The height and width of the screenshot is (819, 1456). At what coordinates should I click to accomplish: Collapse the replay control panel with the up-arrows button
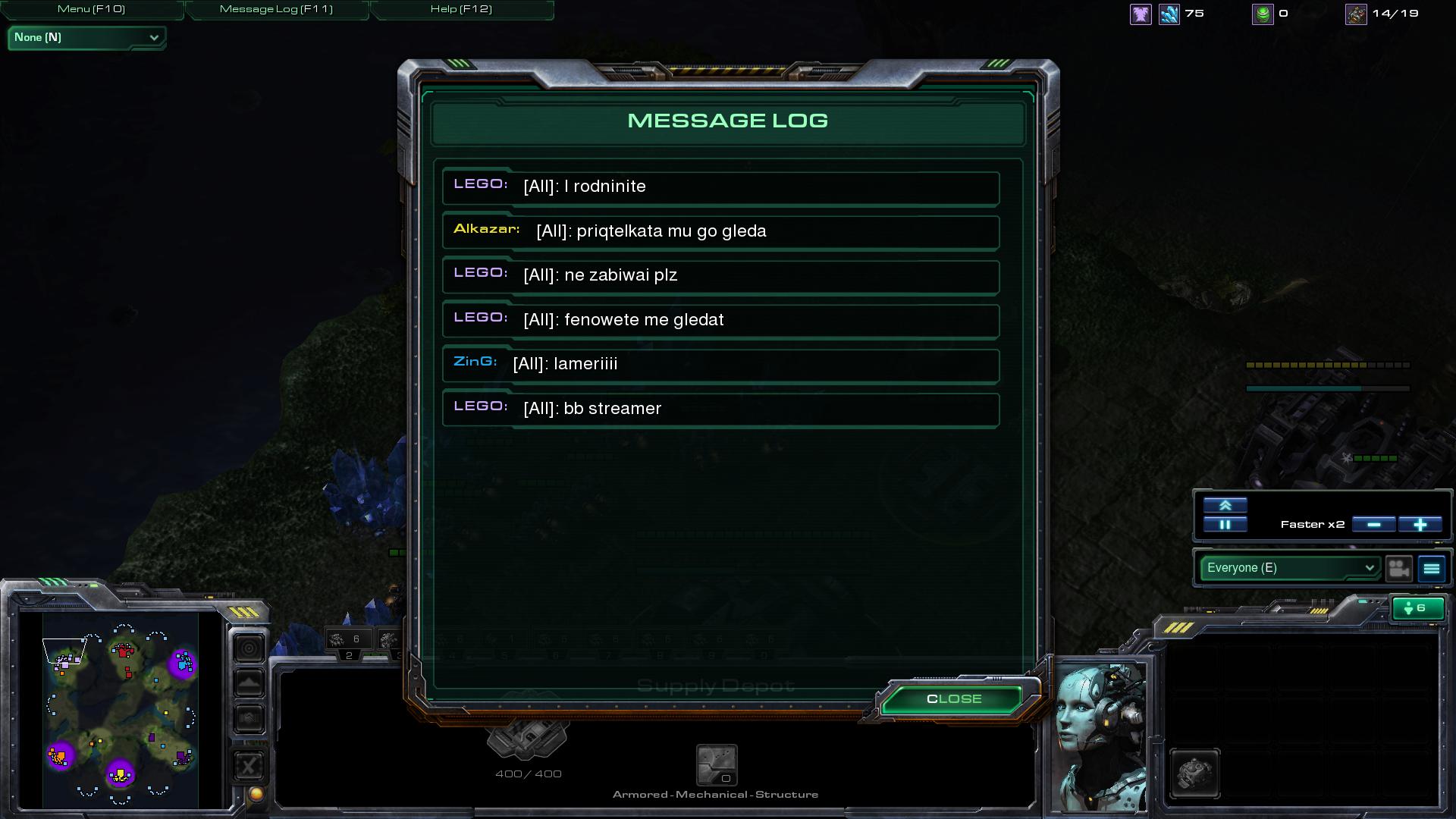tap(1225, 505)
